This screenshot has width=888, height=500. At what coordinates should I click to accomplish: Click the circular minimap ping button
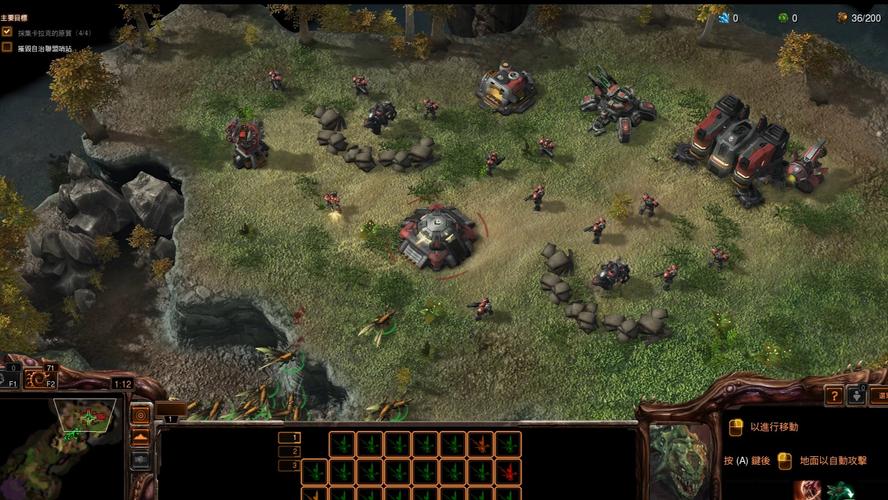[140, 414]
